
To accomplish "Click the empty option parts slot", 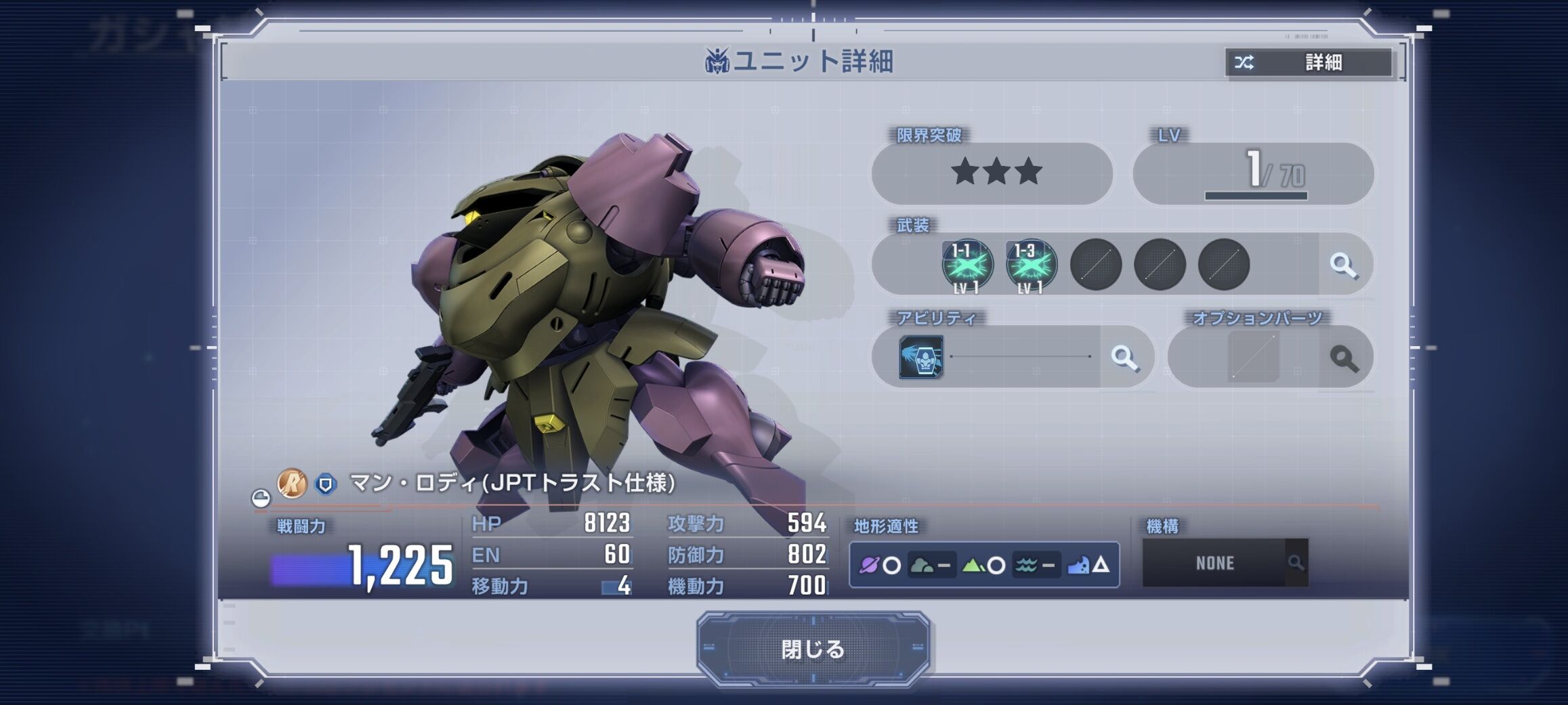I will [1253, 357].
